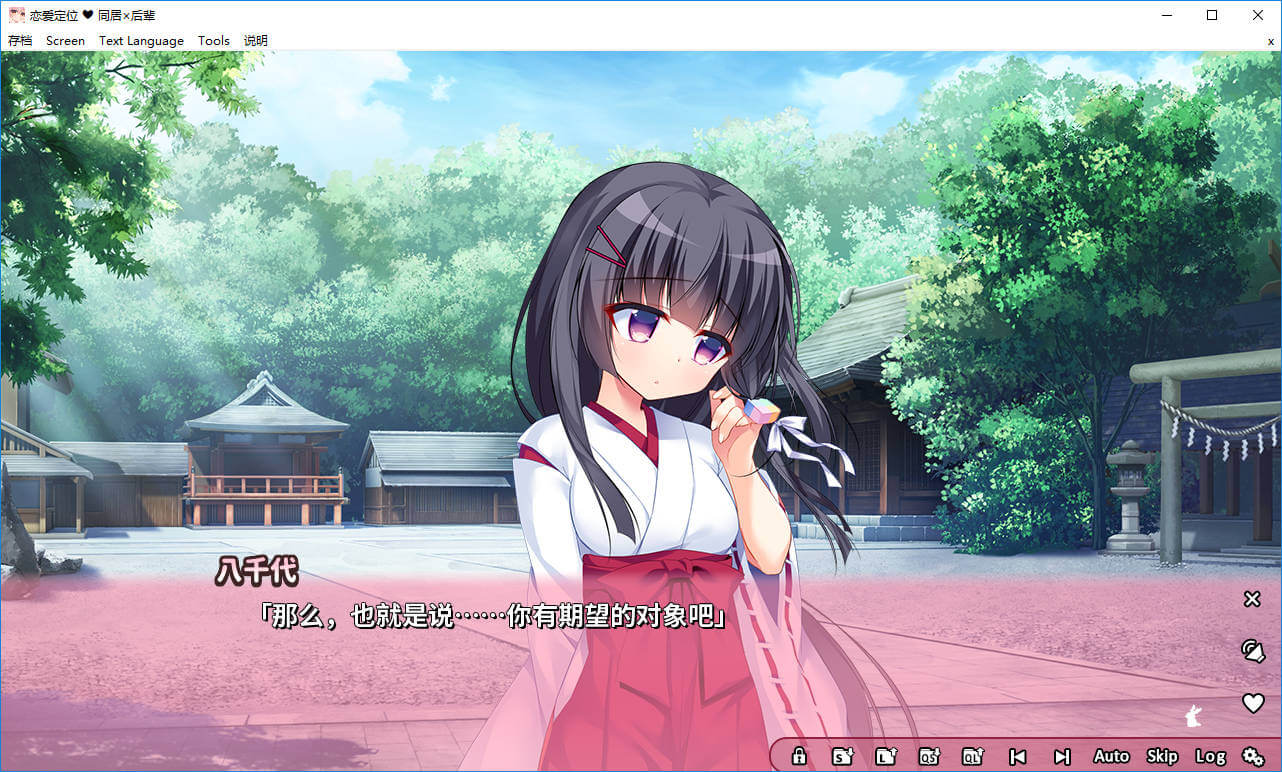Viewport: 1282px width, 772px height.
Task: Open the Save screen (S icon)
Action: point(843,756)
